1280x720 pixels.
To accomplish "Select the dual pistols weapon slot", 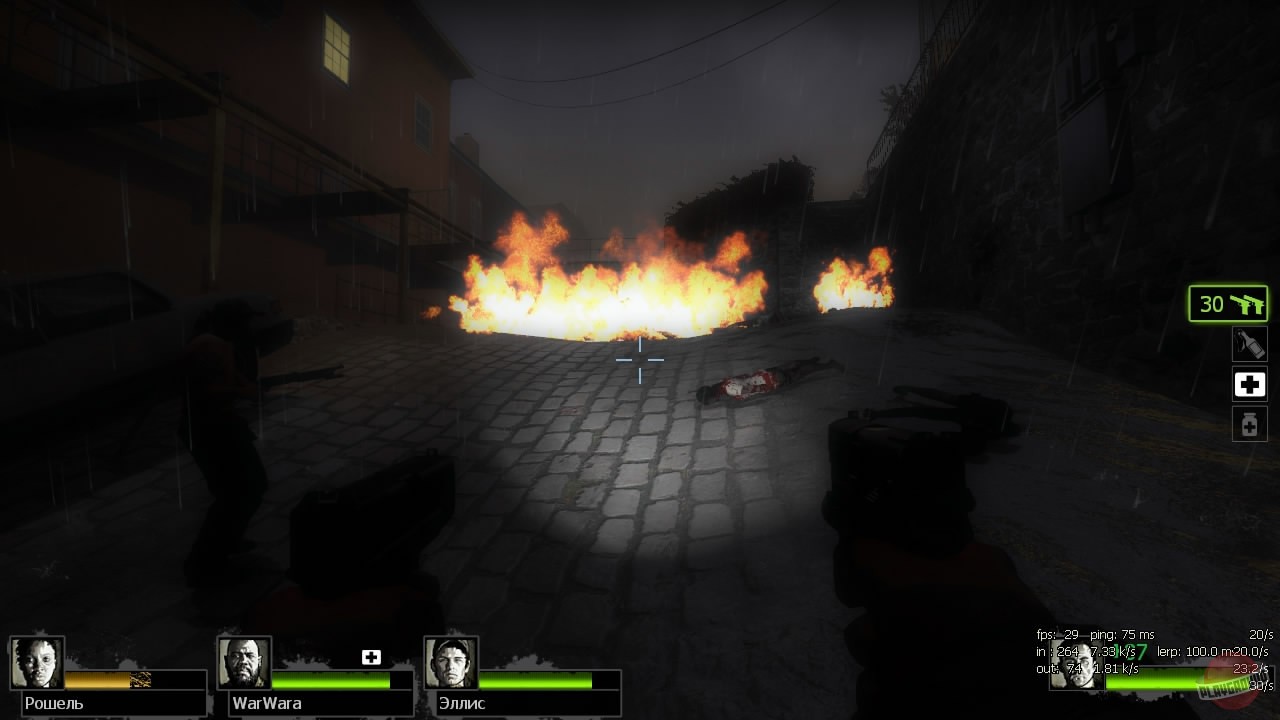I will (x=1227, y=303).
